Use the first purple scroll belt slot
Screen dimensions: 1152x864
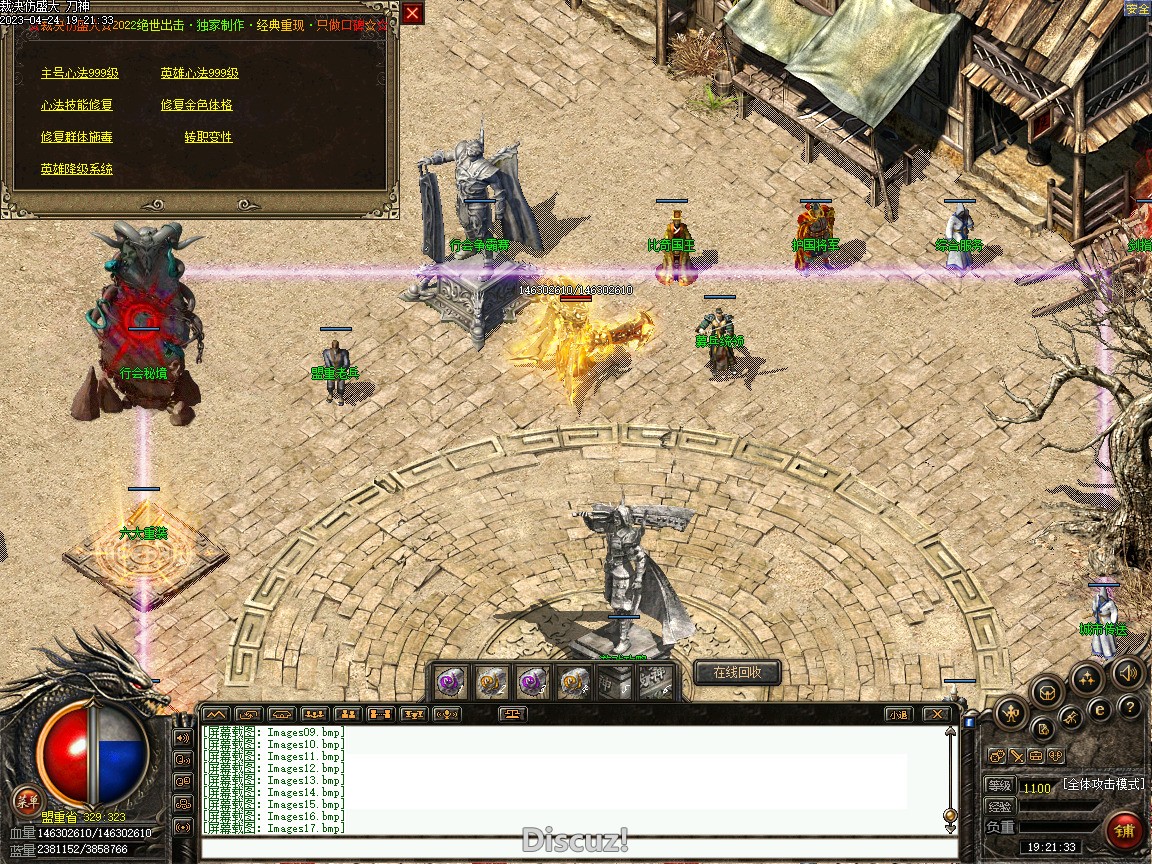[x=449, y=682]
